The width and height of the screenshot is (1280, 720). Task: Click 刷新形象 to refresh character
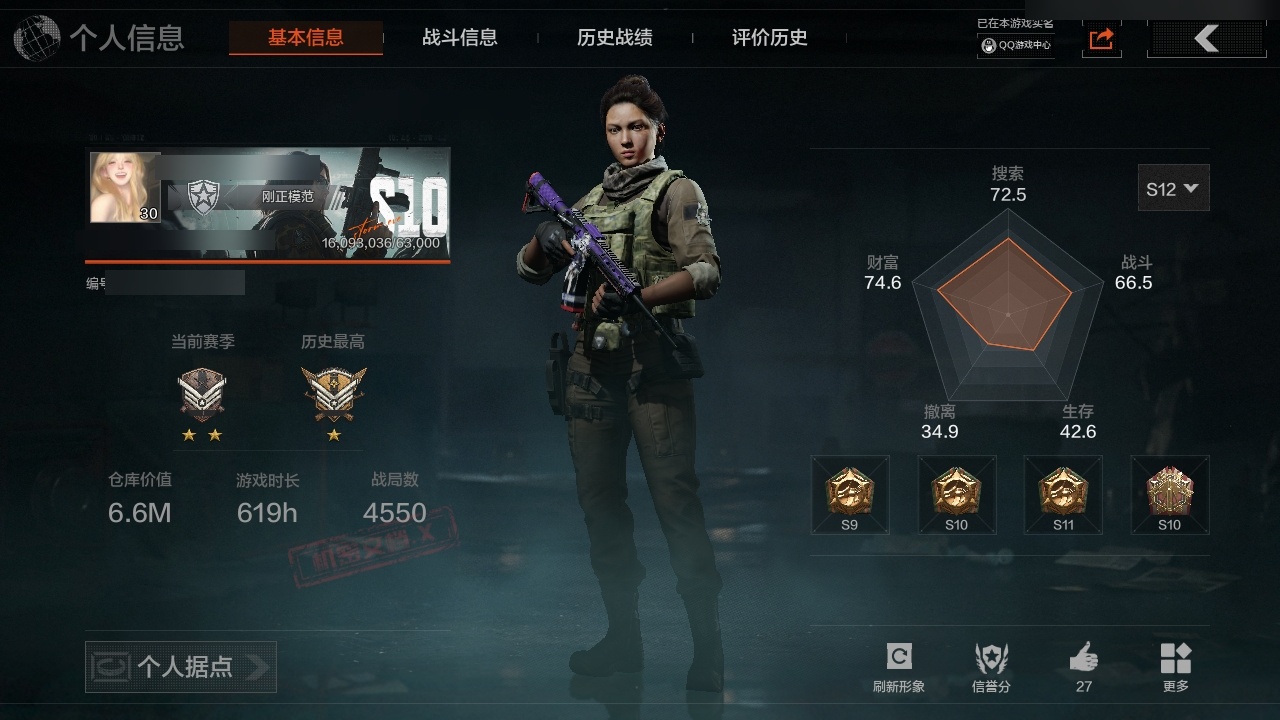point(898,666)
